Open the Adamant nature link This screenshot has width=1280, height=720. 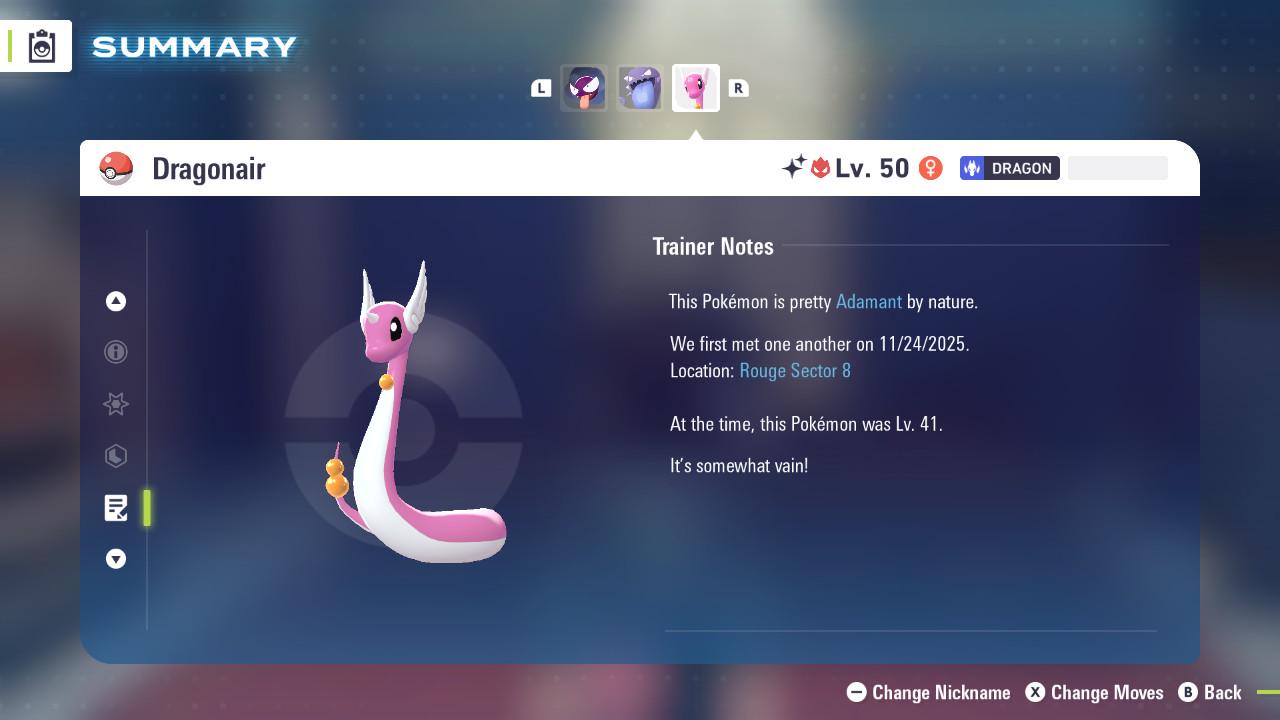tap(869, 301)
